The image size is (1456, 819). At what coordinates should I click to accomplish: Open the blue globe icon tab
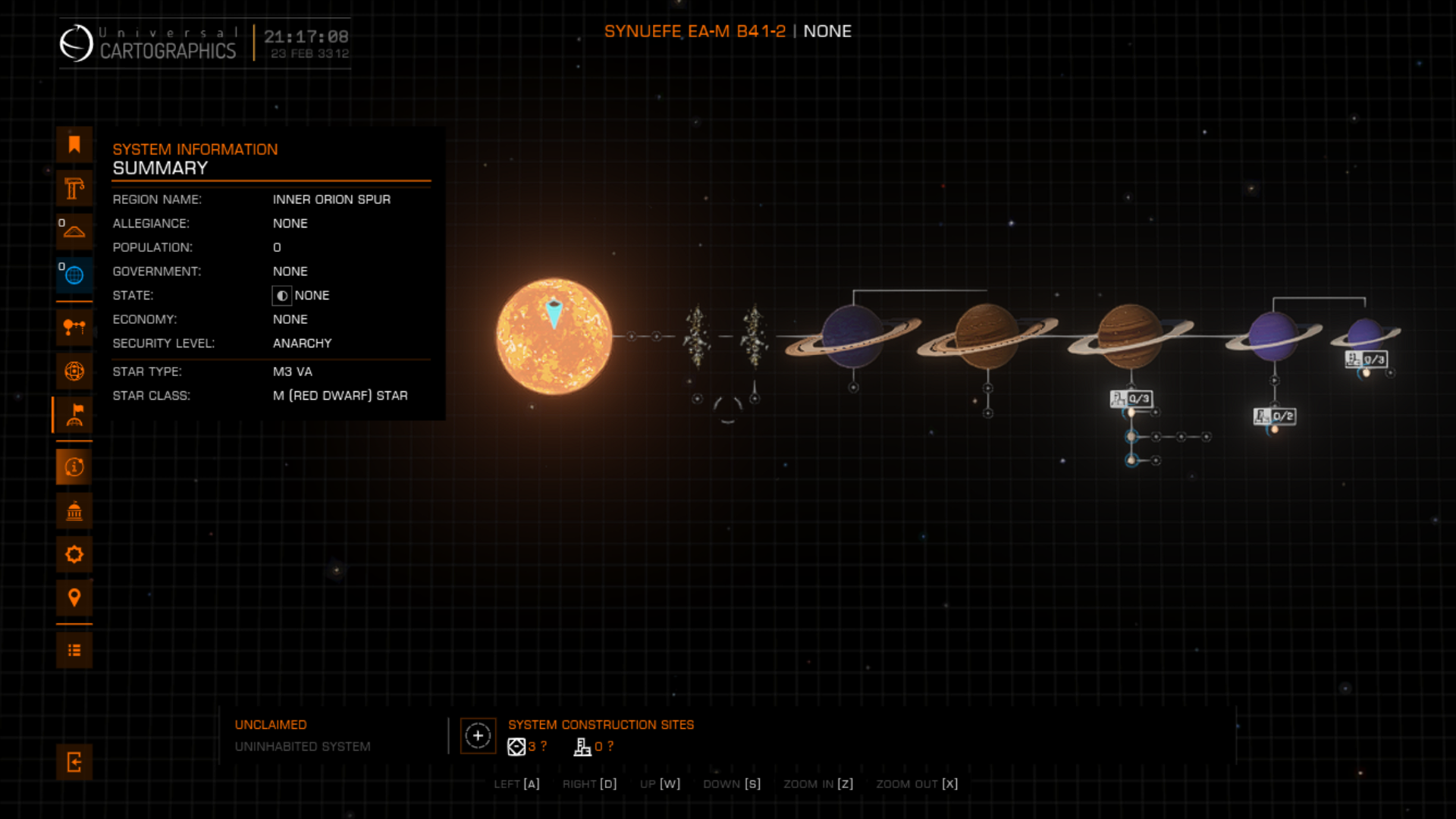tap(74, 275)
